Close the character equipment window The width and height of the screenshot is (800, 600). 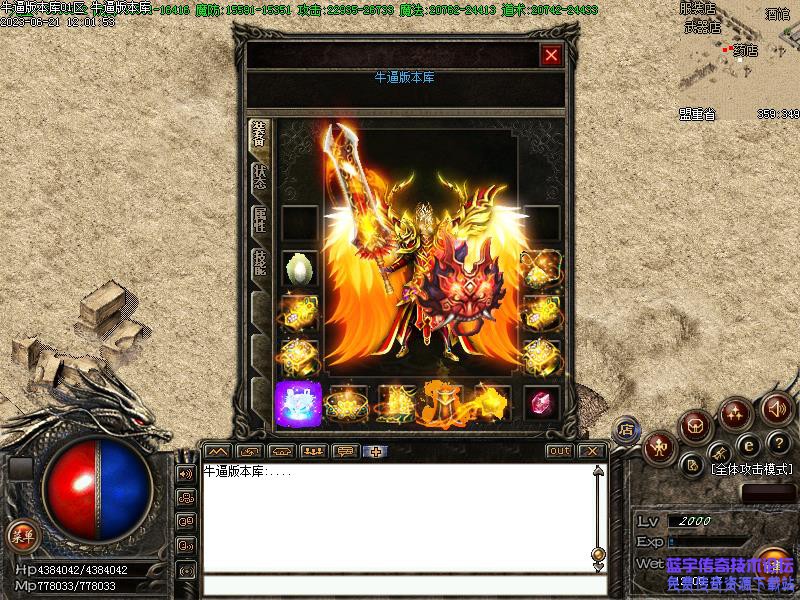click(550, 56)
